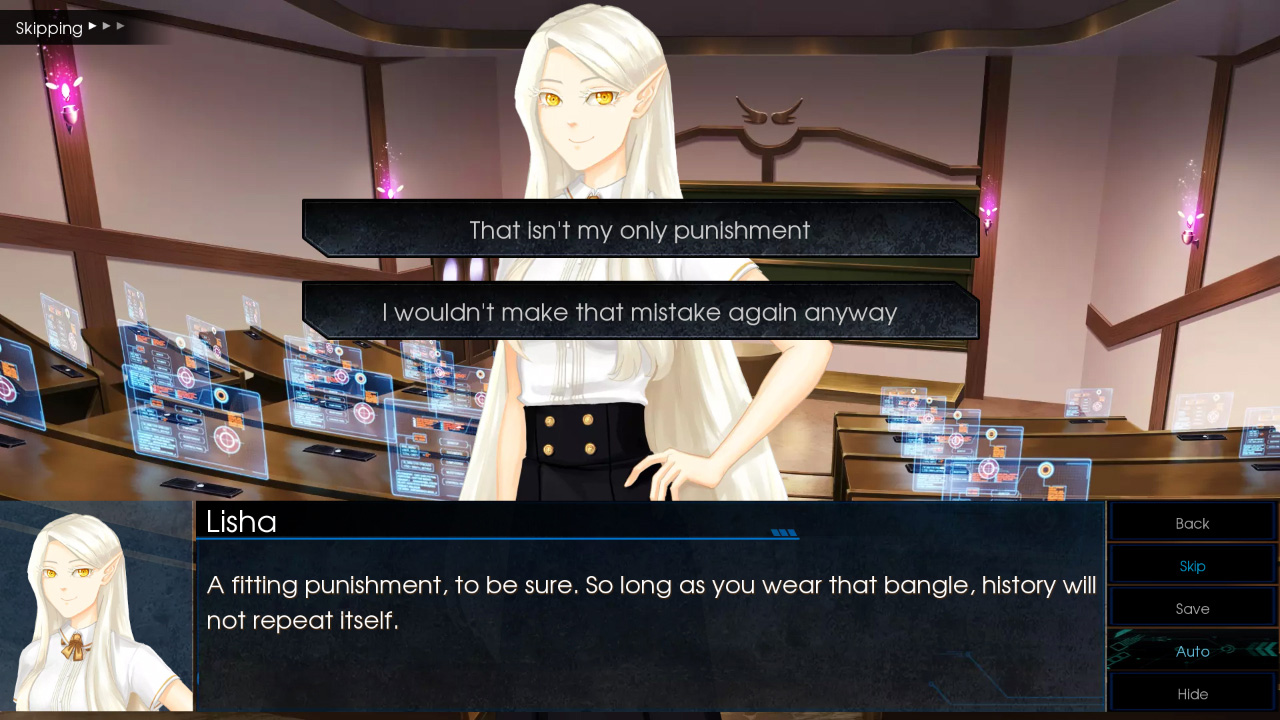1280x720 pixels.
Task: Click the dialogue text to advance the story
Action: [650, 600]
